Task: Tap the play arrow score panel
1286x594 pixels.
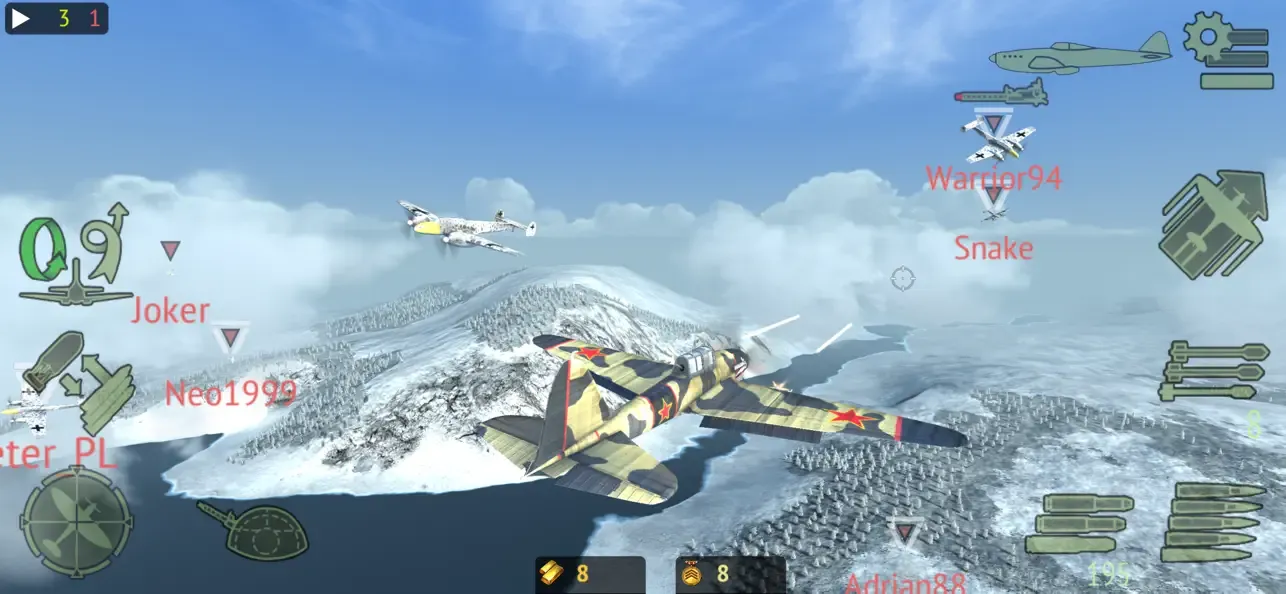Action: (x=57, y=18)
